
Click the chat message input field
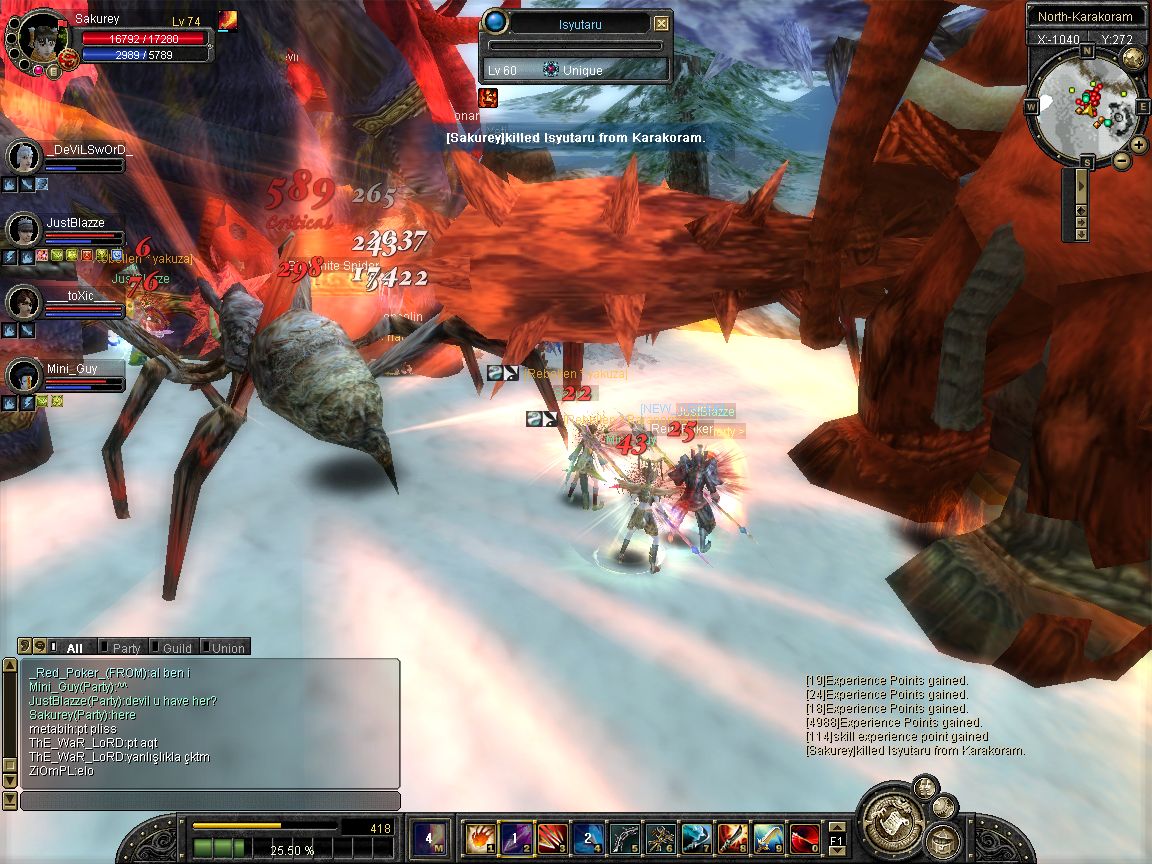pyautogui.click(x=210, y=801)
